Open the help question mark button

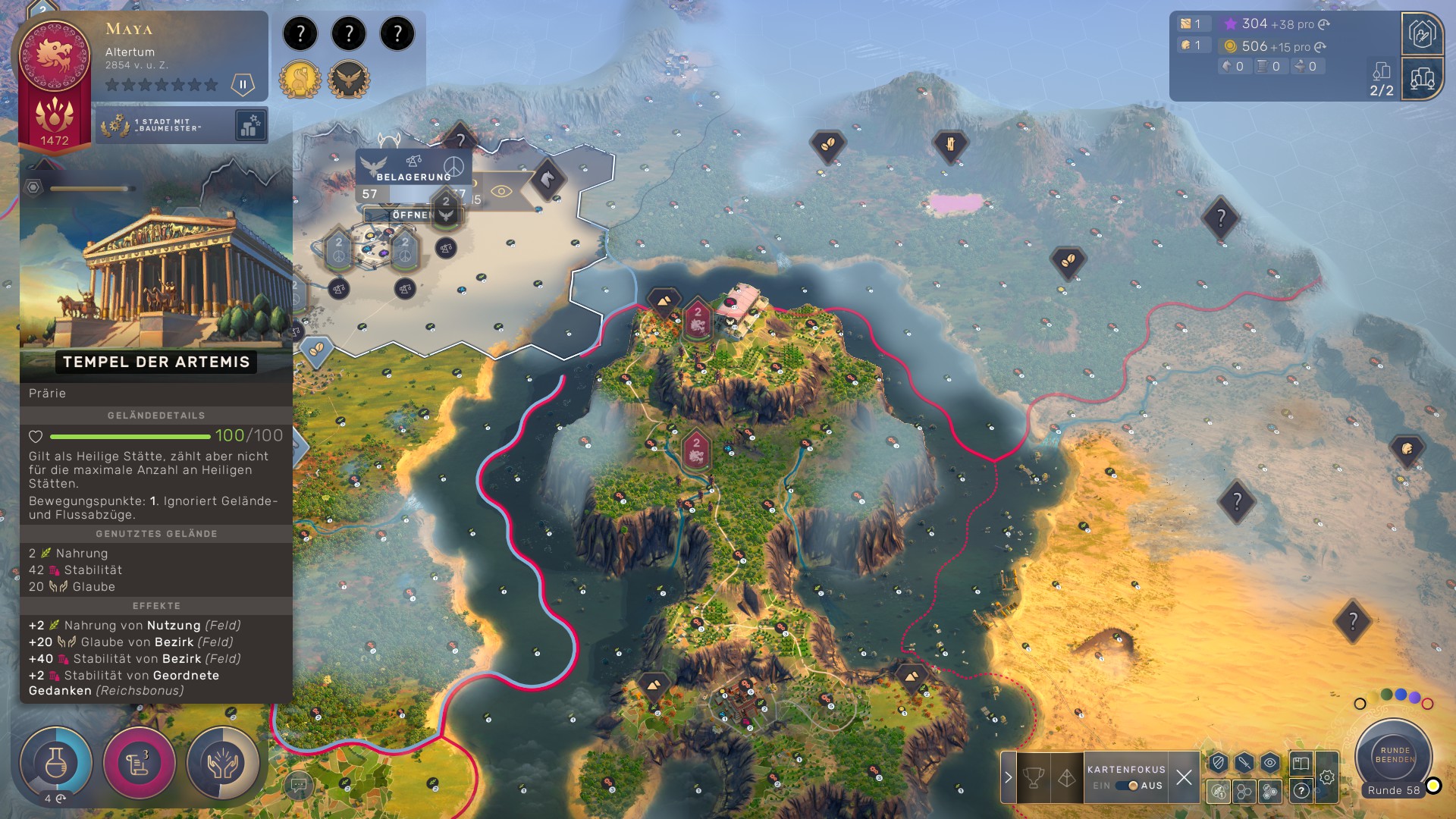1301,791
